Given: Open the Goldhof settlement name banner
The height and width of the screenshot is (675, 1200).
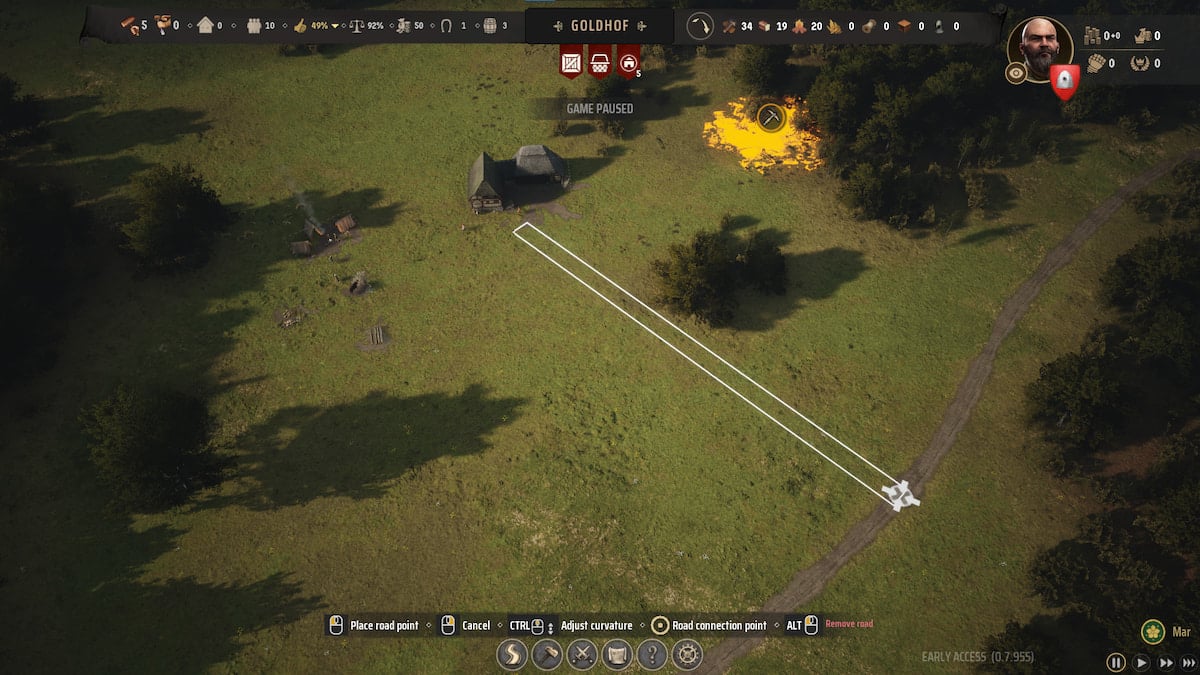Looking at the screenshot, I should pos(599,26).
